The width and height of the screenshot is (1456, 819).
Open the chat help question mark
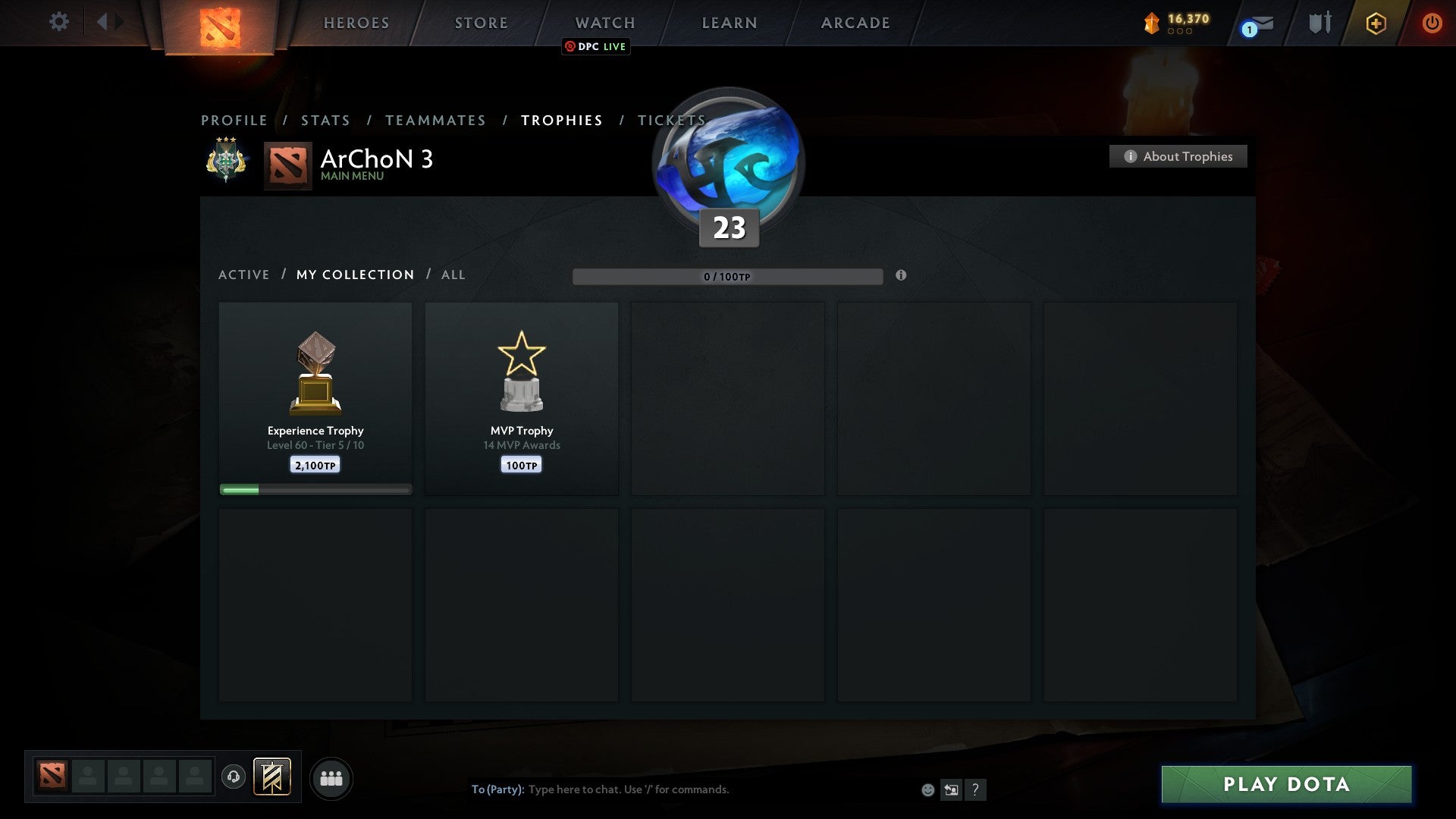point(975,789)
